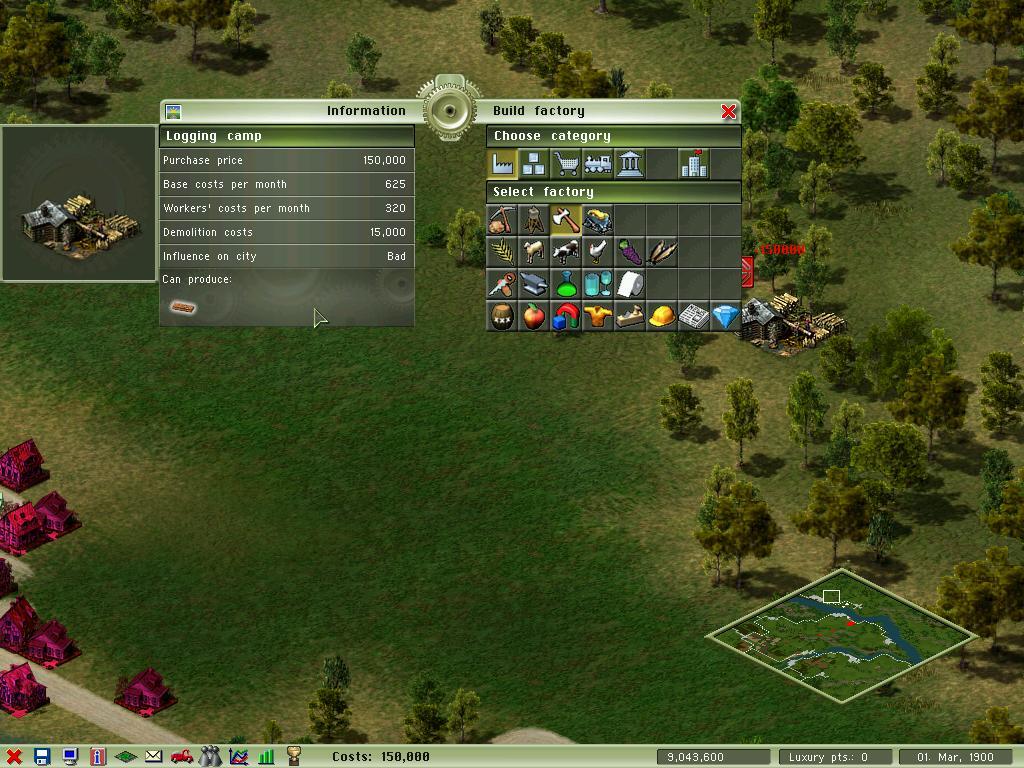Open the mail envelope in toolbar
1024x768 pixels.
tap(153, 757)
